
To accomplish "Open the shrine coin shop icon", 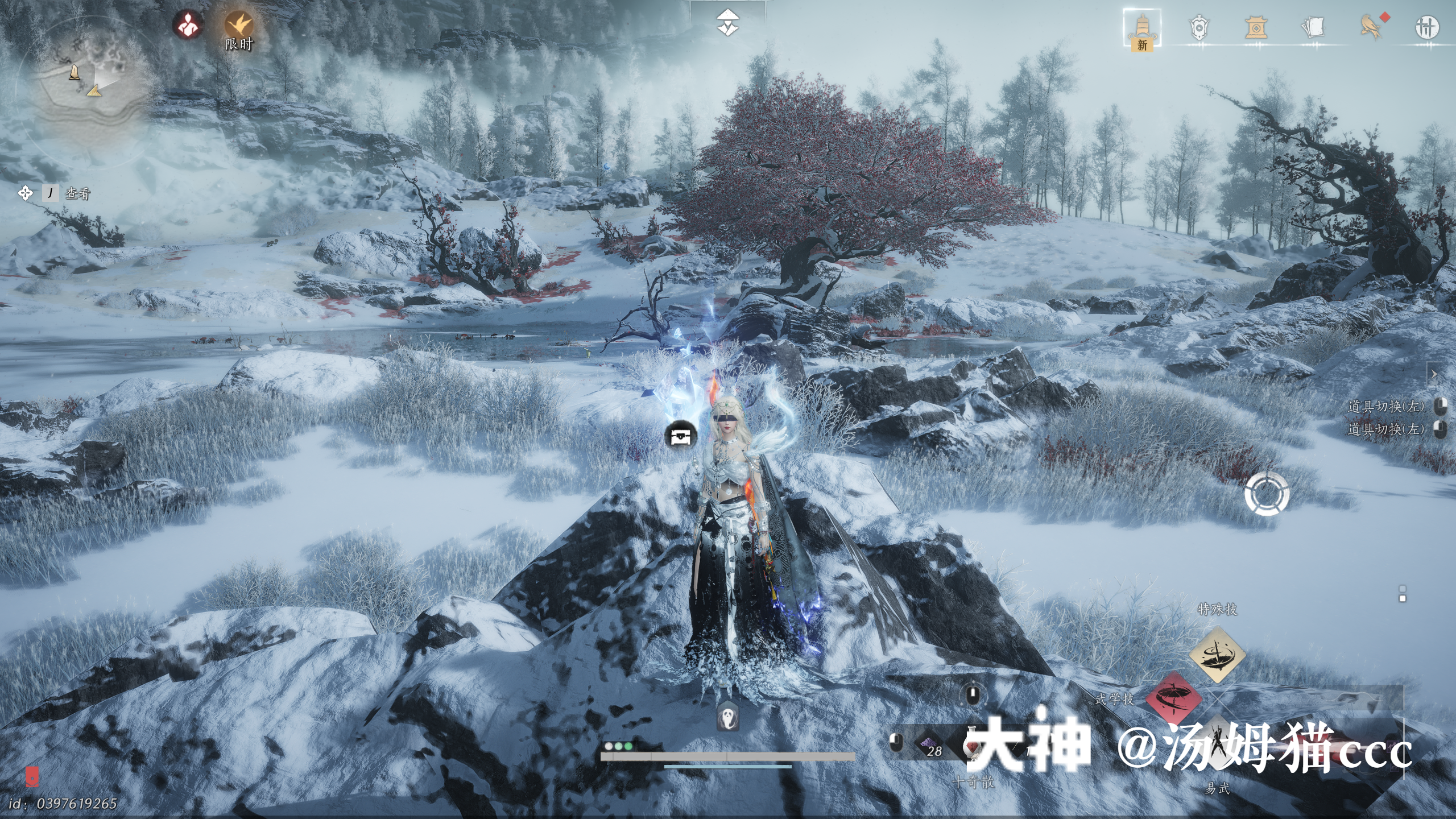I will 1255,27.
